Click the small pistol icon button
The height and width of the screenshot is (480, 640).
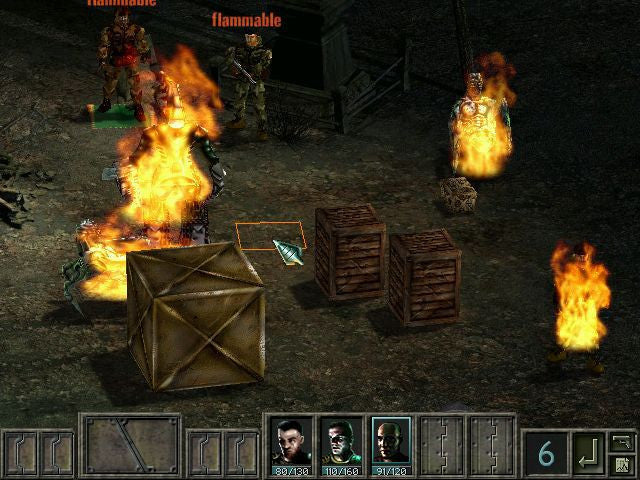(621, 442)
